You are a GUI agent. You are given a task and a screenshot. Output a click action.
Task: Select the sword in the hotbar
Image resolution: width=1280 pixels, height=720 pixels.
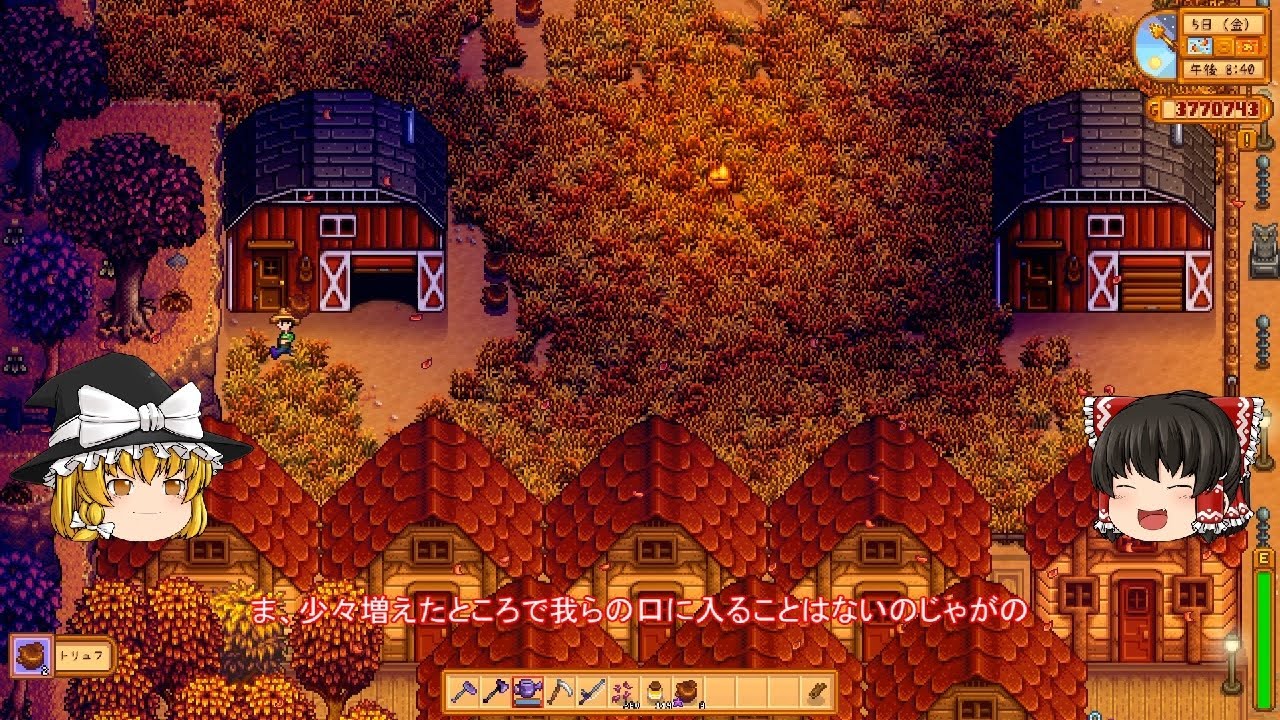tap(591, 692)
